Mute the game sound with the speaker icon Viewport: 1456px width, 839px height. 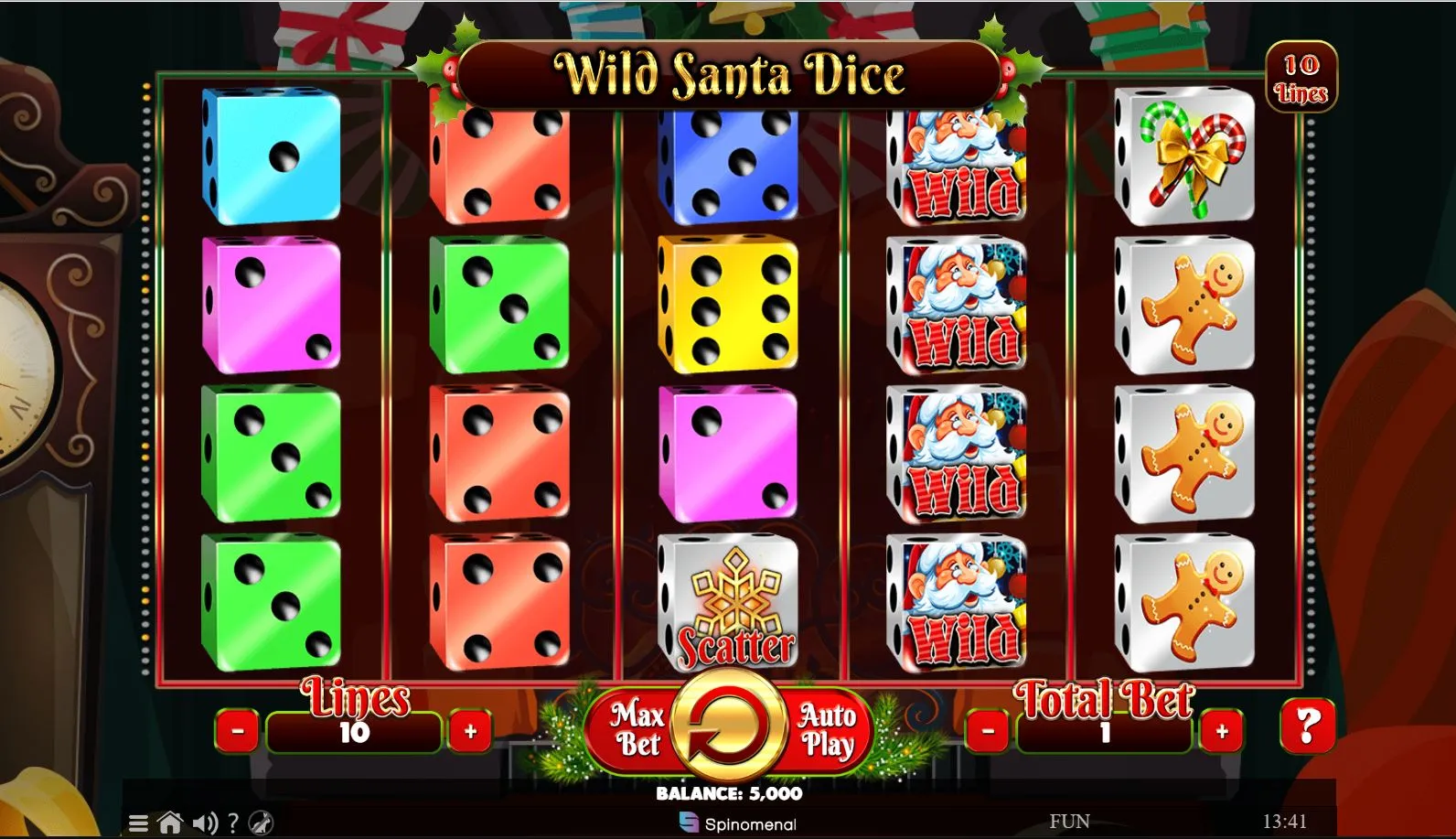(x=207, y=822)
